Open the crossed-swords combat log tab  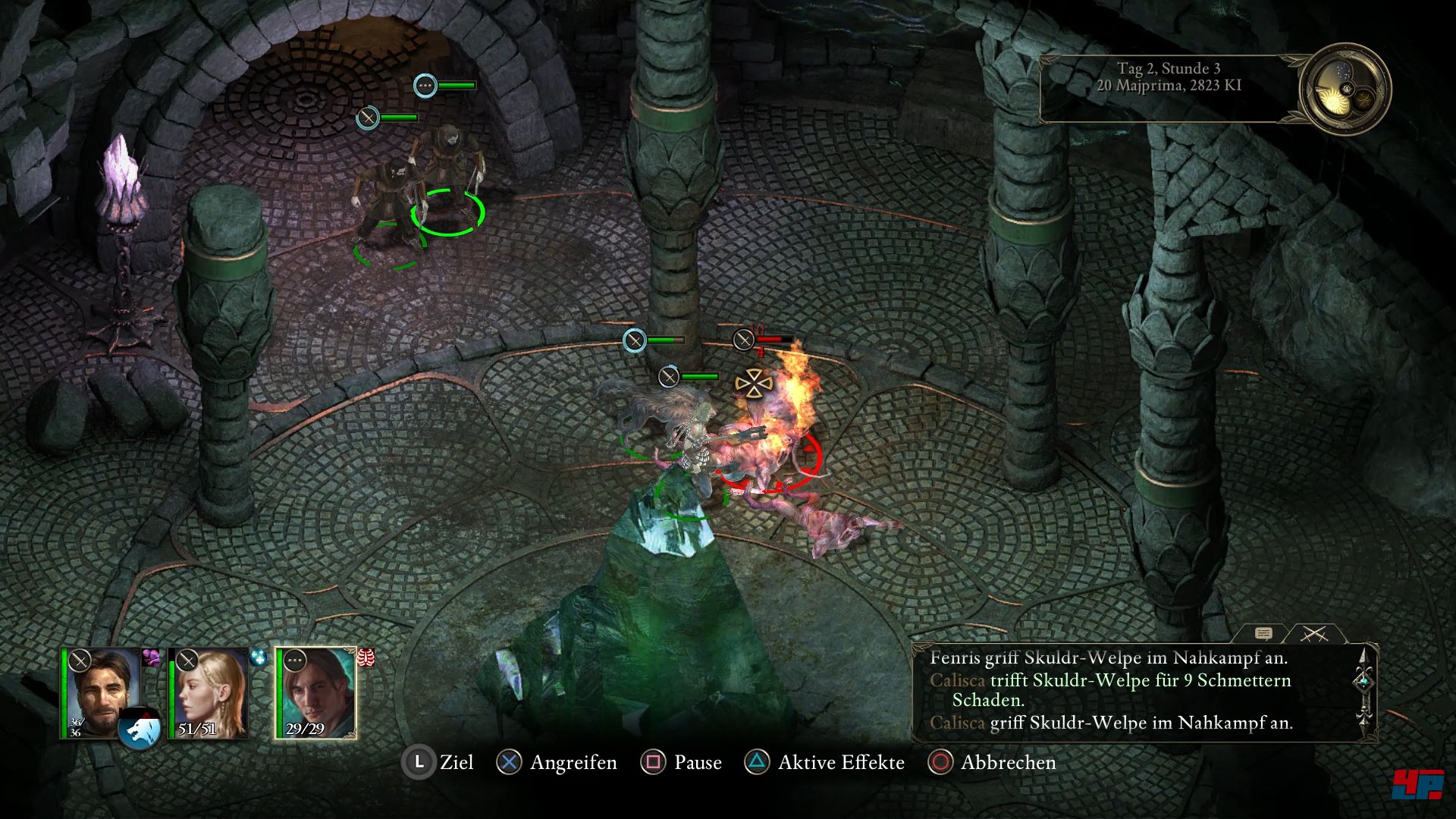(1314, 633)
